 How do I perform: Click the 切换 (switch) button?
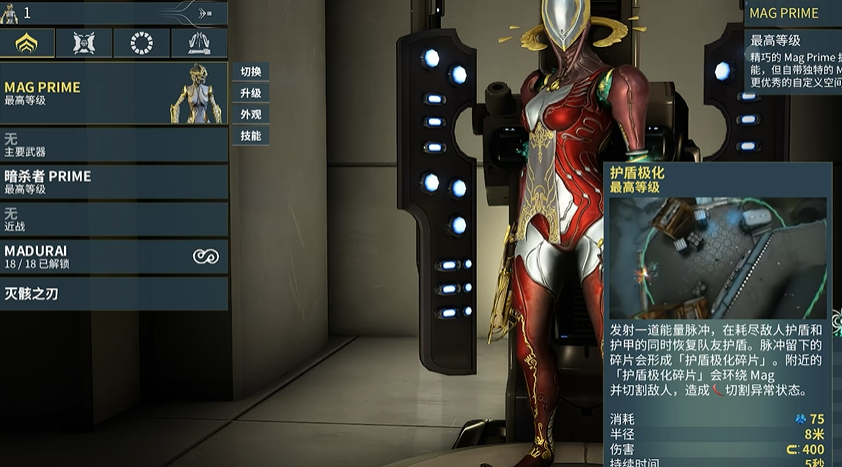pos(250,72)
